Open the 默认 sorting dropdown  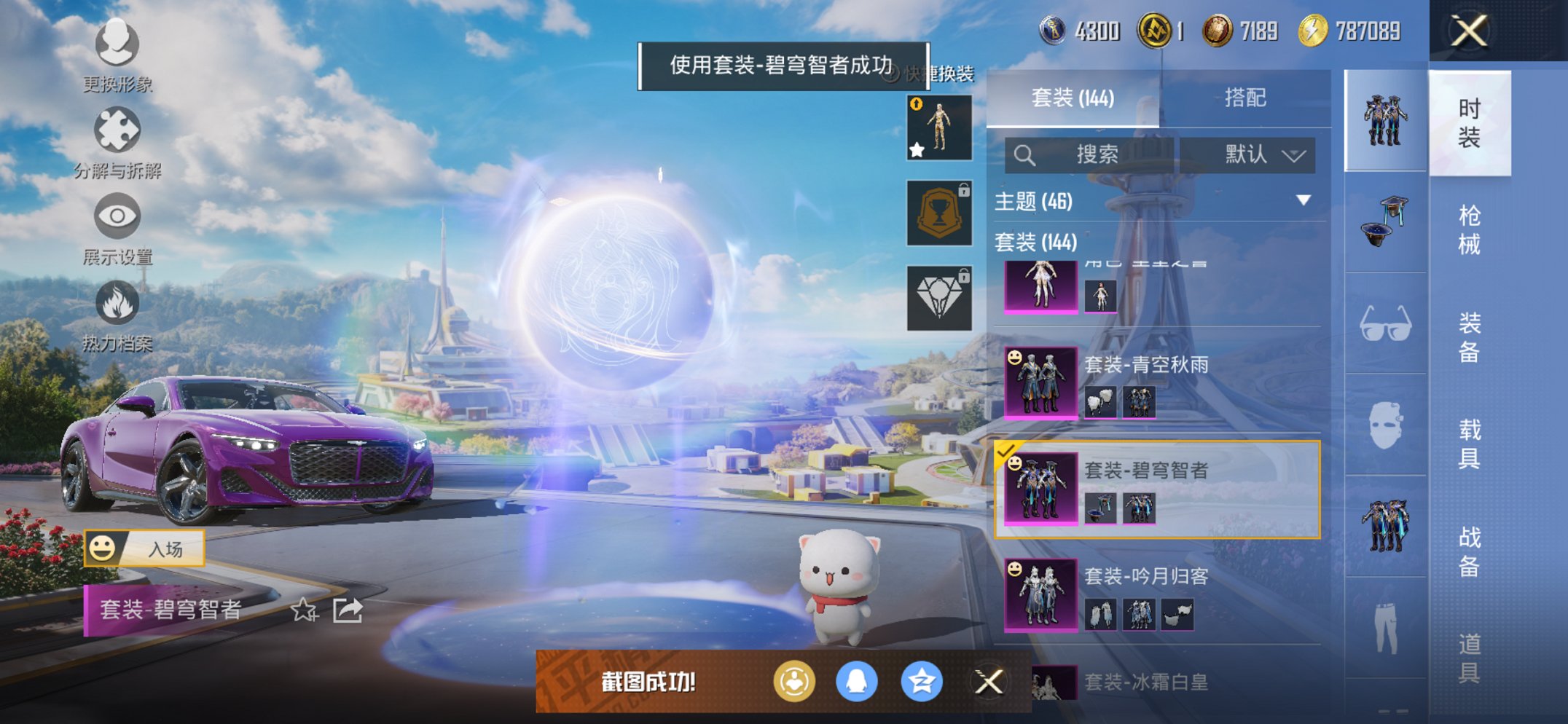click(1260, 155)
